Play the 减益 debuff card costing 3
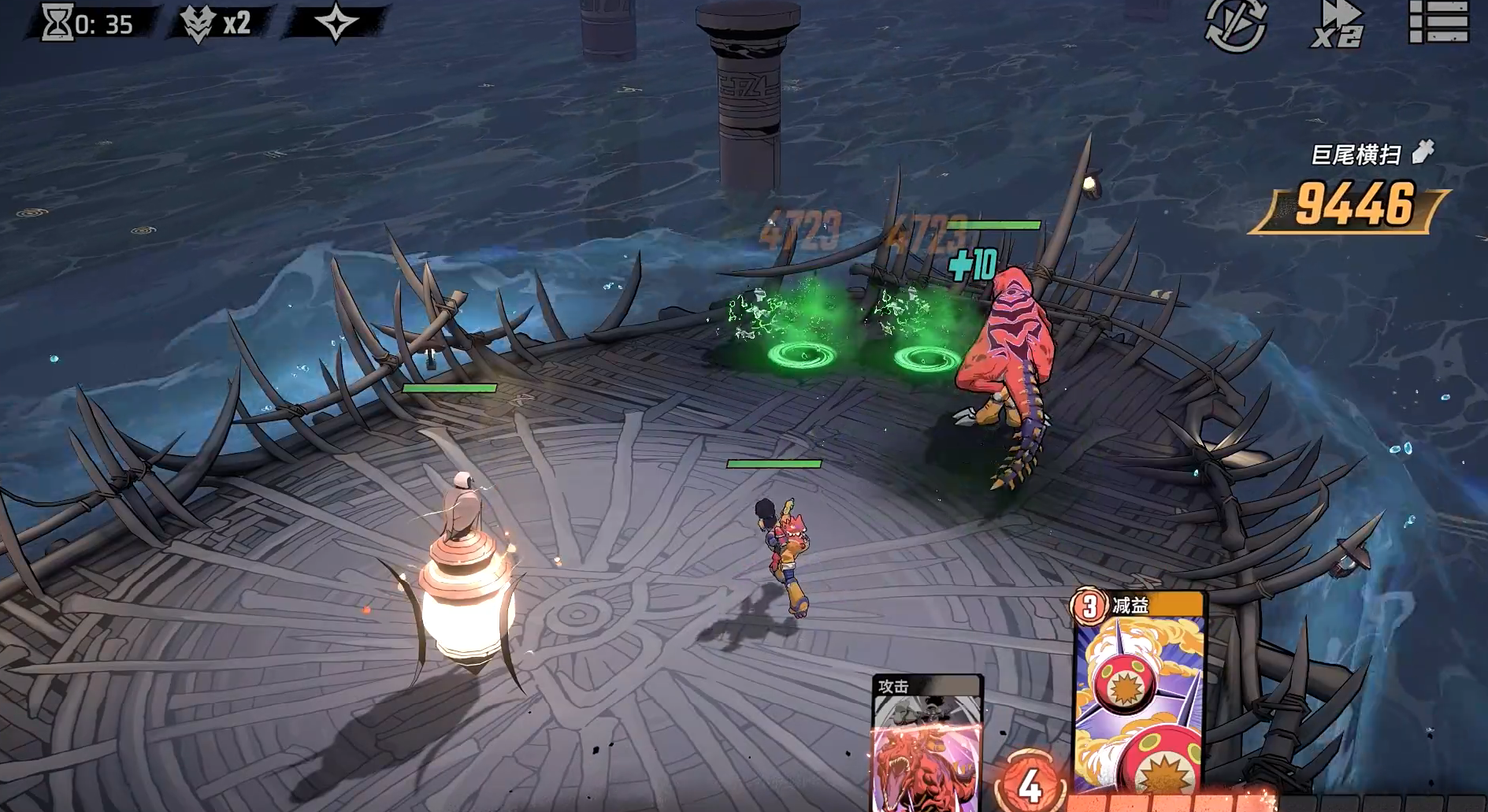This screenshot has width=1488, height=812. click(1139, 693)
